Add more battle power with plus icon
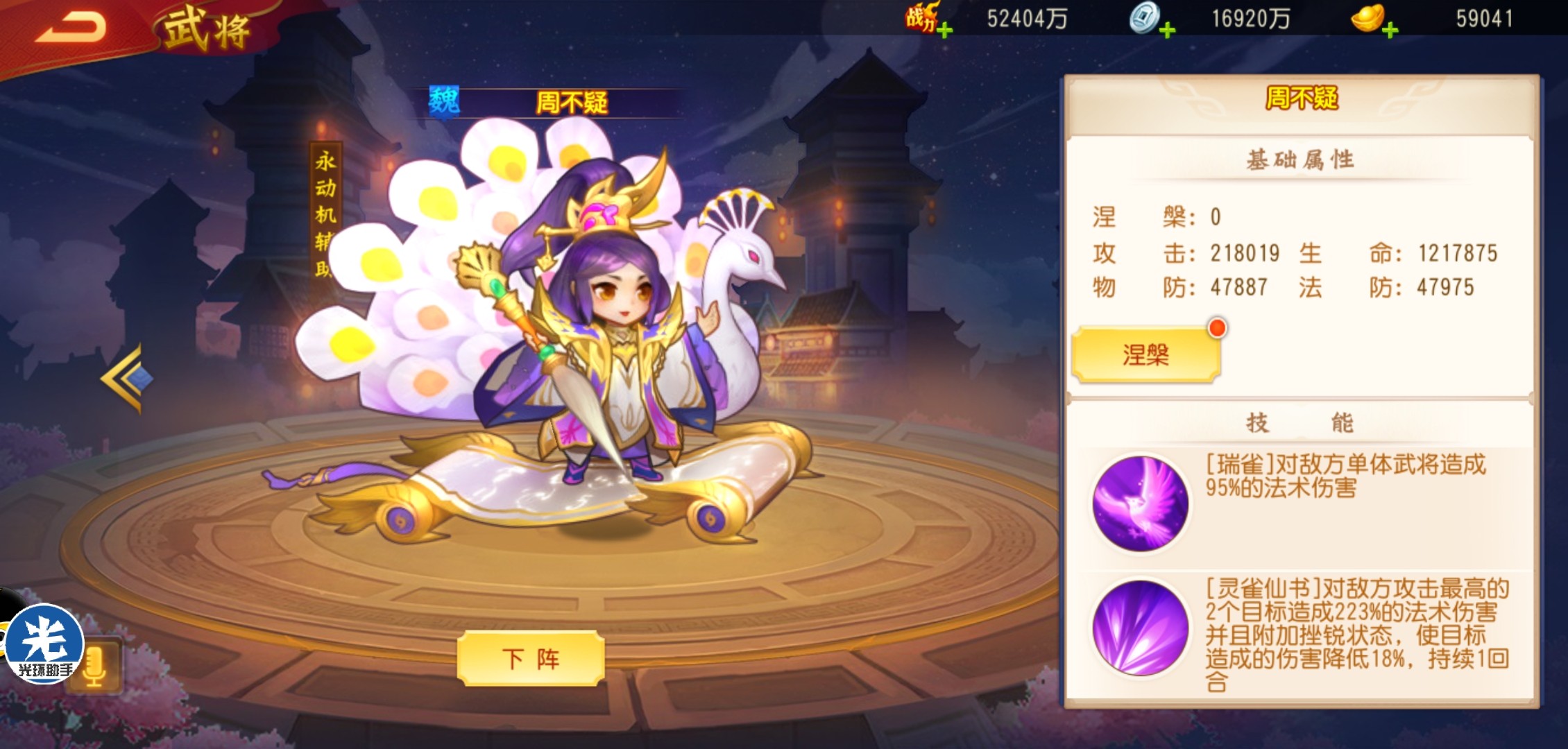 pos(944,30)
